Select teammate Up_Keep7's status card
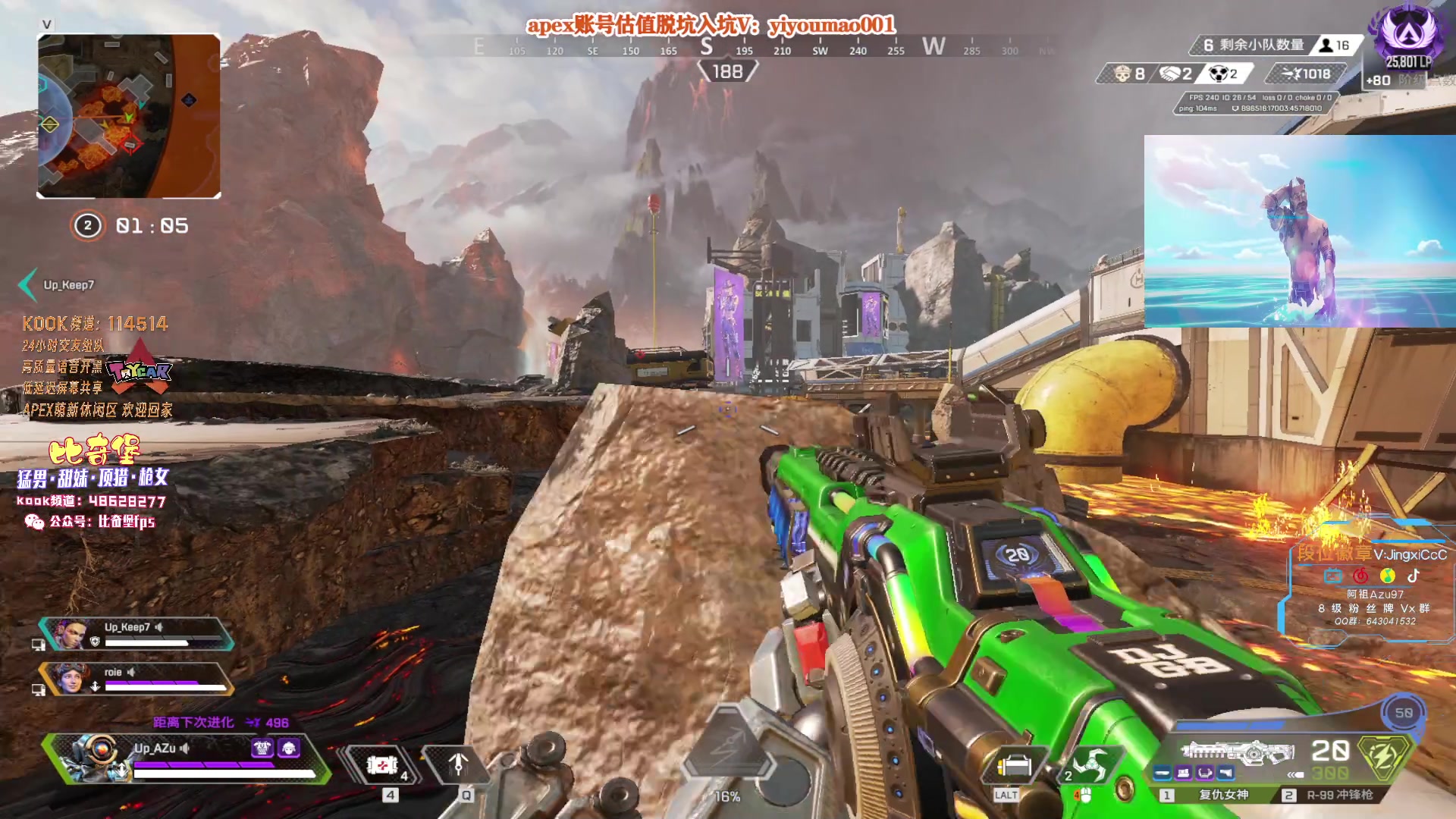Viewport: 1456px width, 819px height. point(136,634)
